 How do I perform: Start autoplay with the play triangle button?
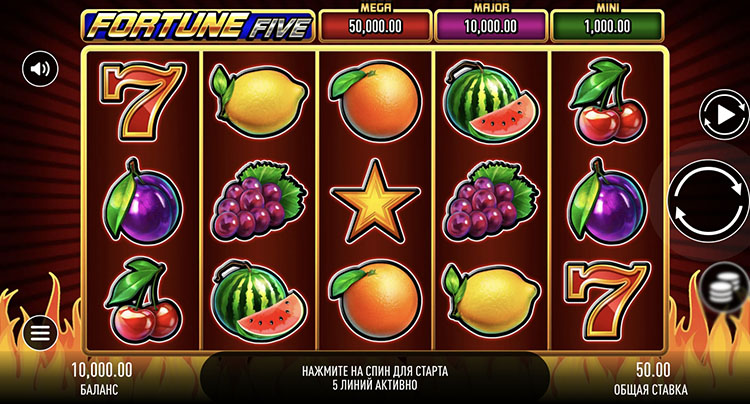718,114
